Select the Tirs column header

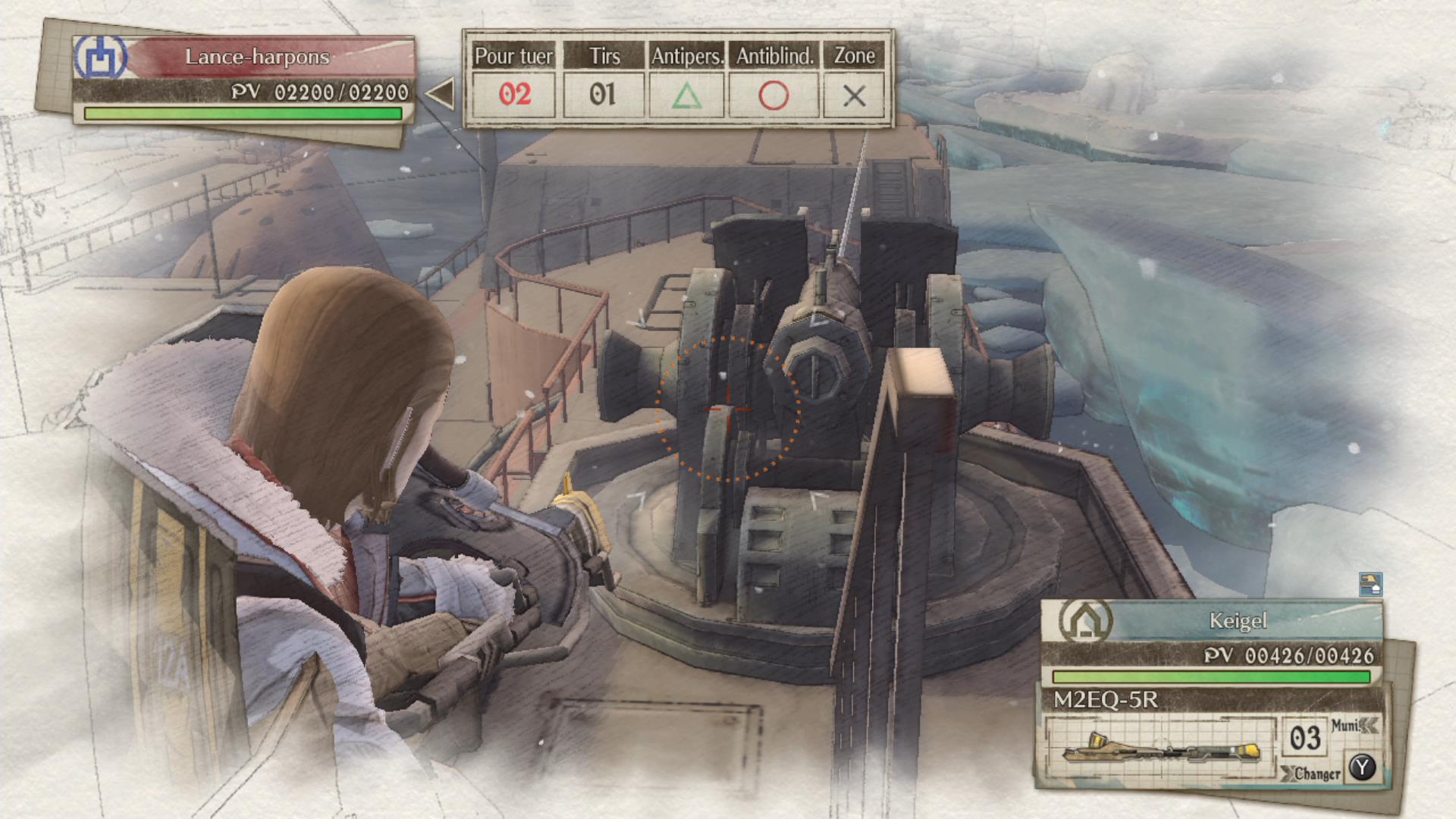point(603,55)
